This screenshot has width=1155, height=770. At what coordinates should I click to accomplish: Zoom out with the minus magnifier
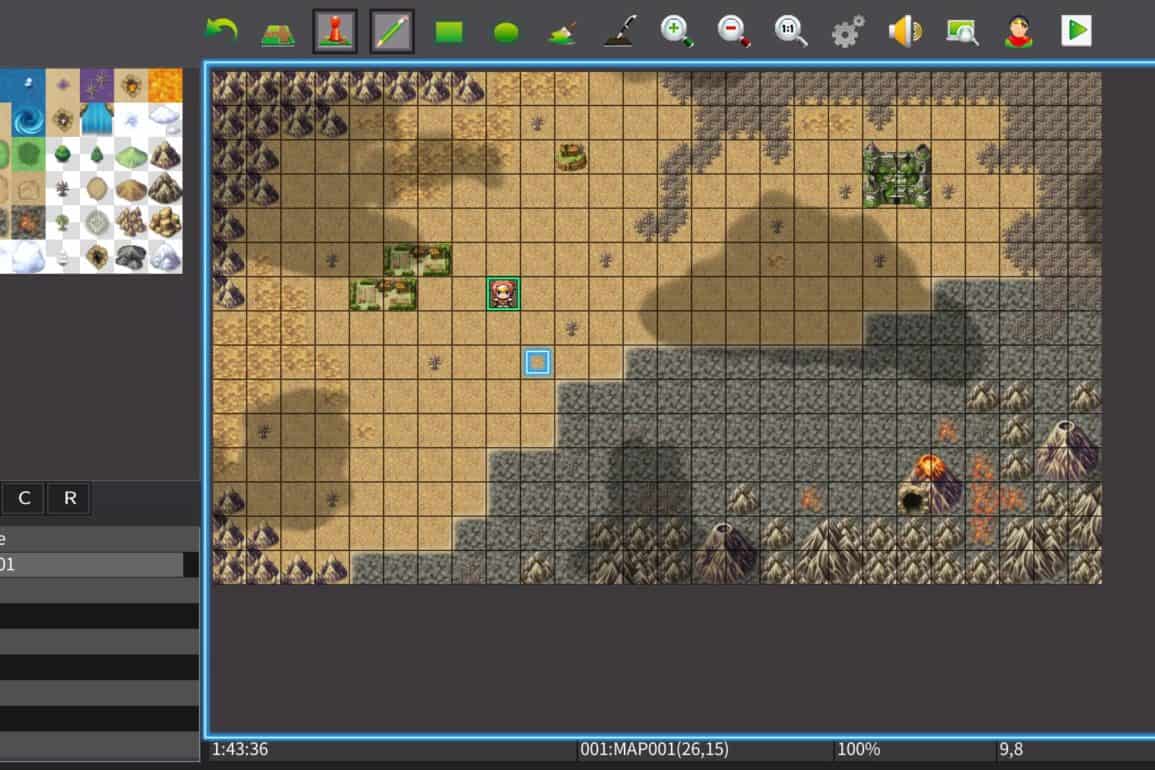pyautogui.click(x=734, y=32)
